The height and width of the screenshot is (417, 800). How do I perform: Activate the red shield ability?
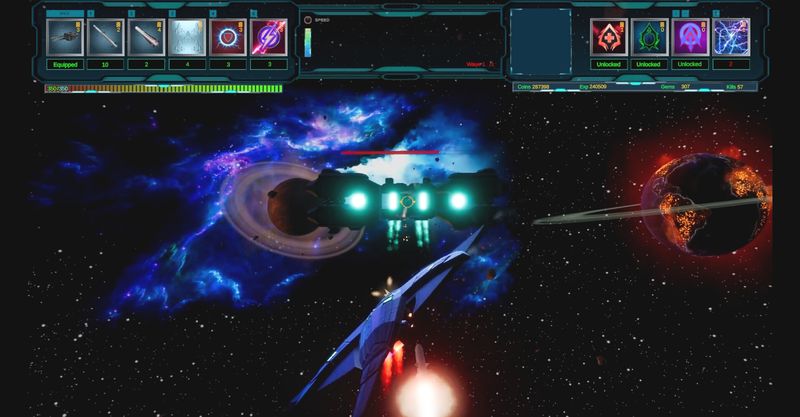point(228,37)
